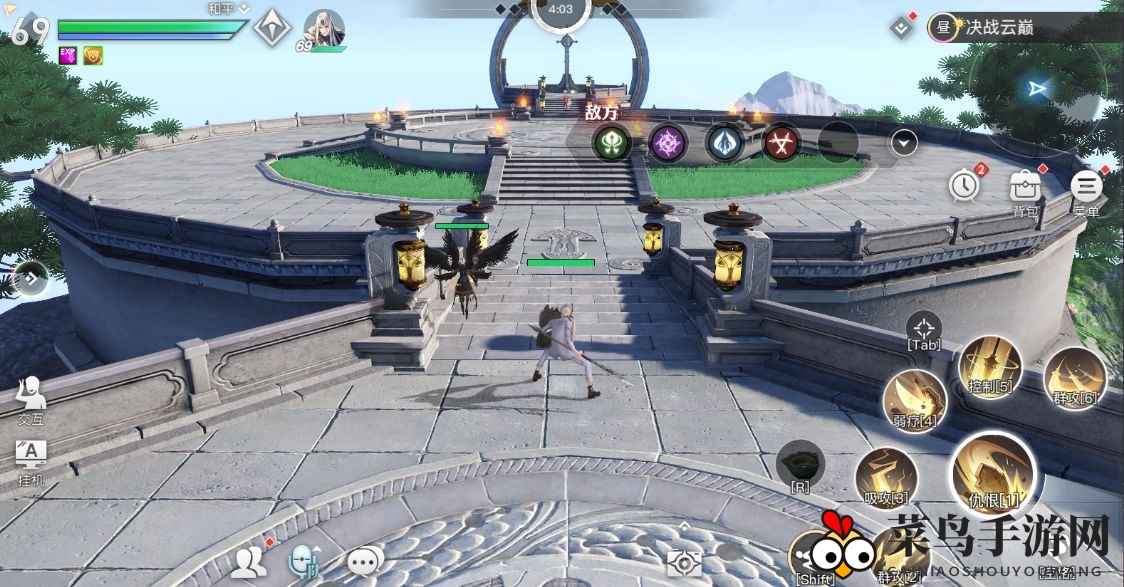Click the circular minimap
The height and width of the screenshot is (587, 1124).
(x=1040, y=90)
